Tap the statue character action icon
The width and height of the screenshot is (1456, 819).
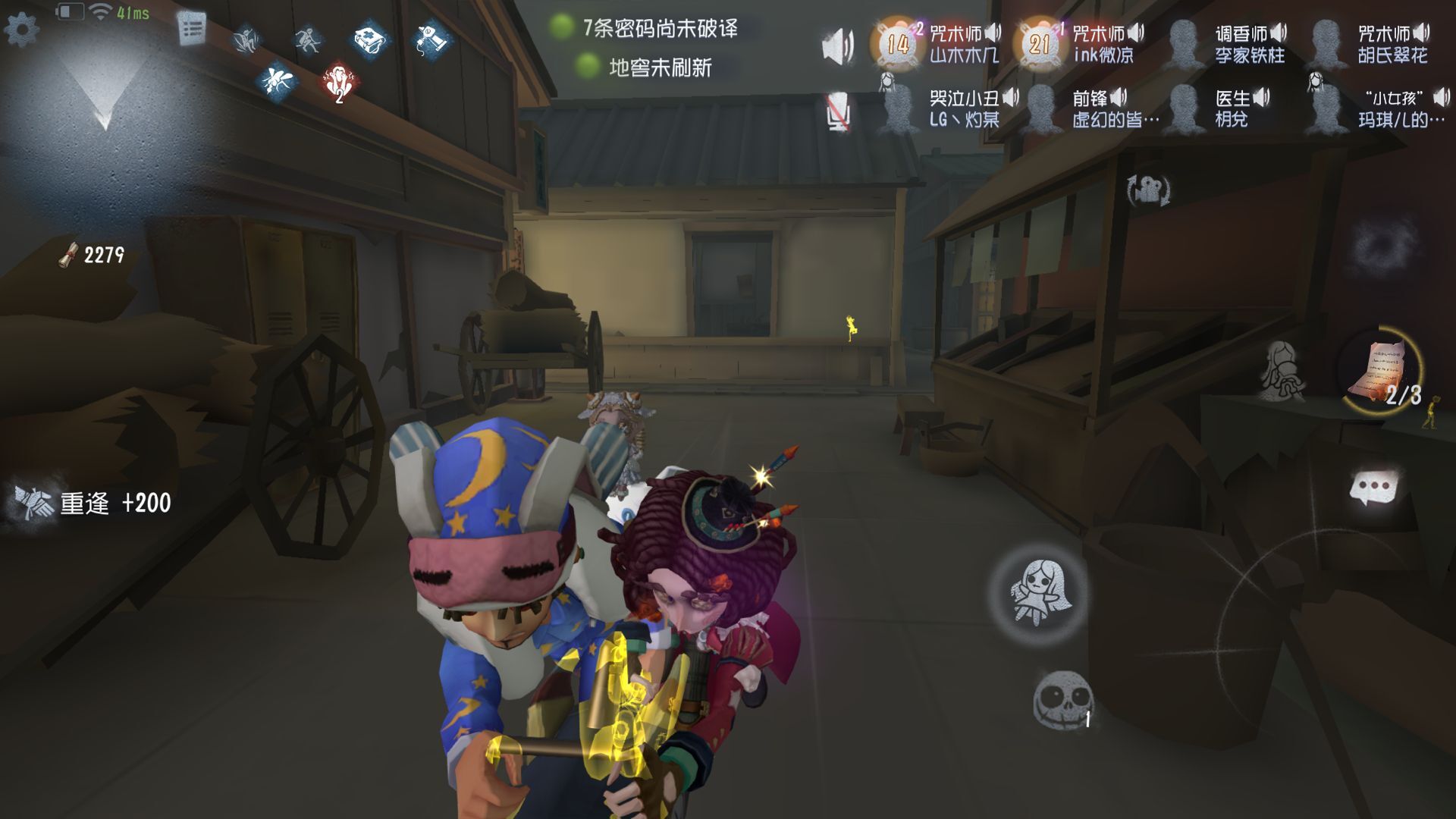[1282, 370]
